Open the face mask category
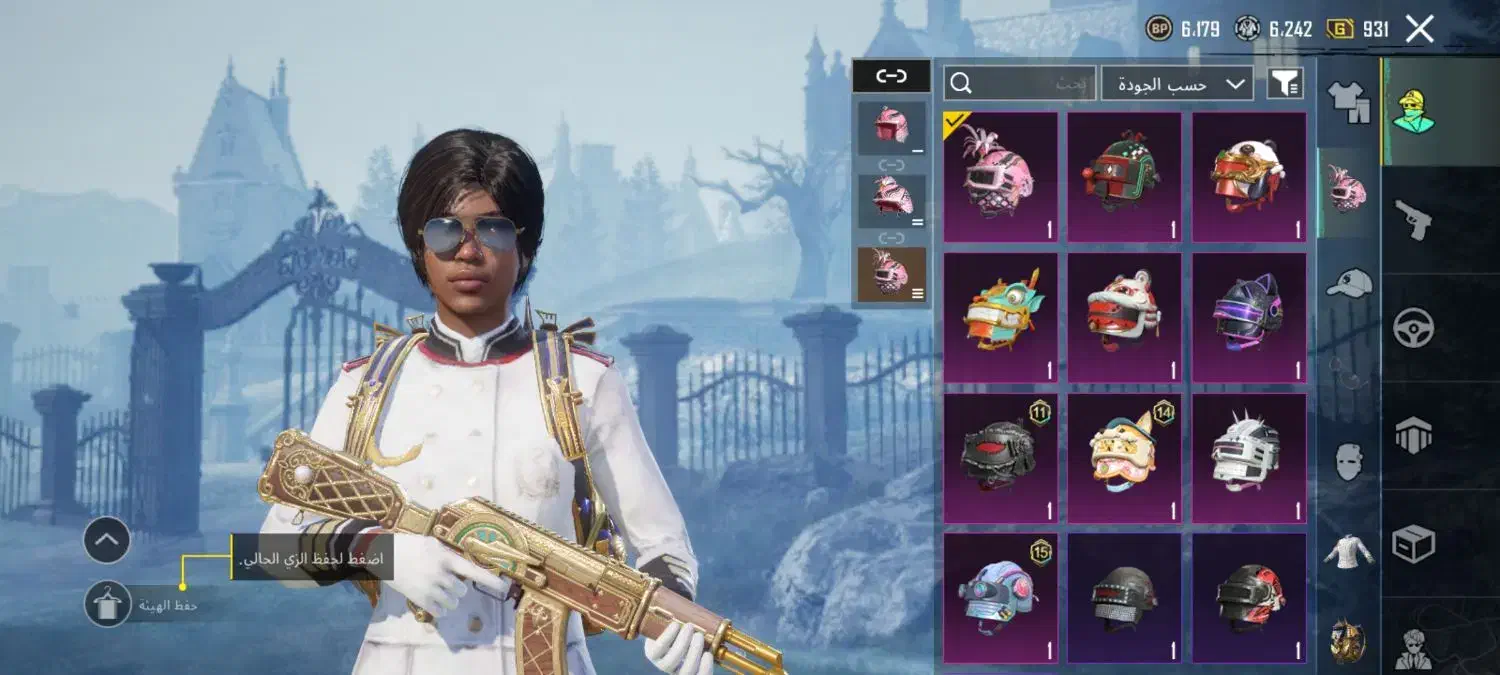 click(1348, 462)
